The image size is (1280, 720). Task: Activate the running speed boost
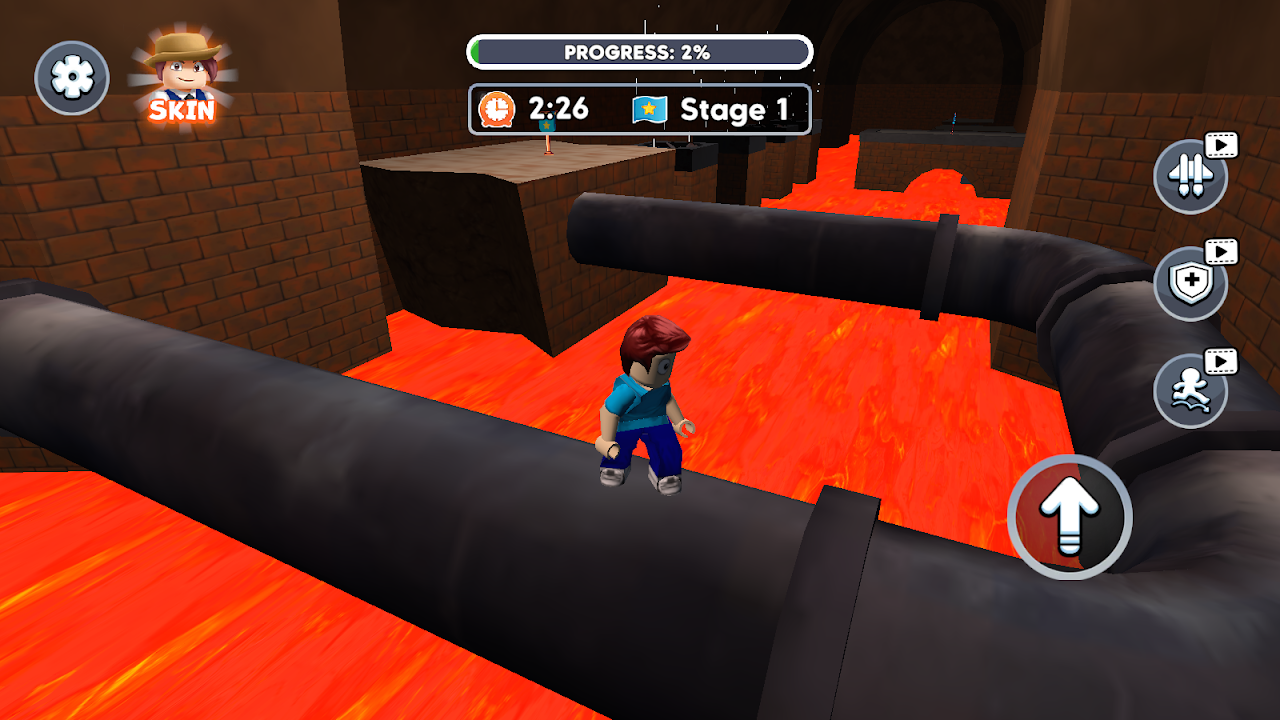coord(1190,391)
